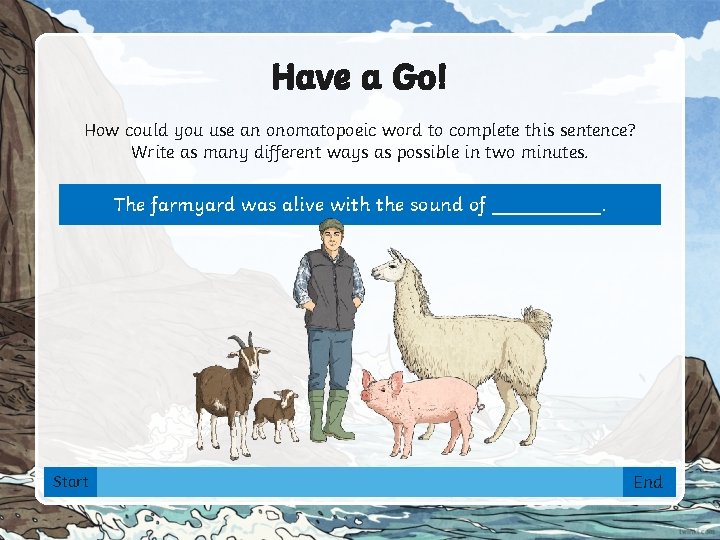Viewport: 720px width, 540px height.
Task: Select the End timer button
Action: click(648, 482)
